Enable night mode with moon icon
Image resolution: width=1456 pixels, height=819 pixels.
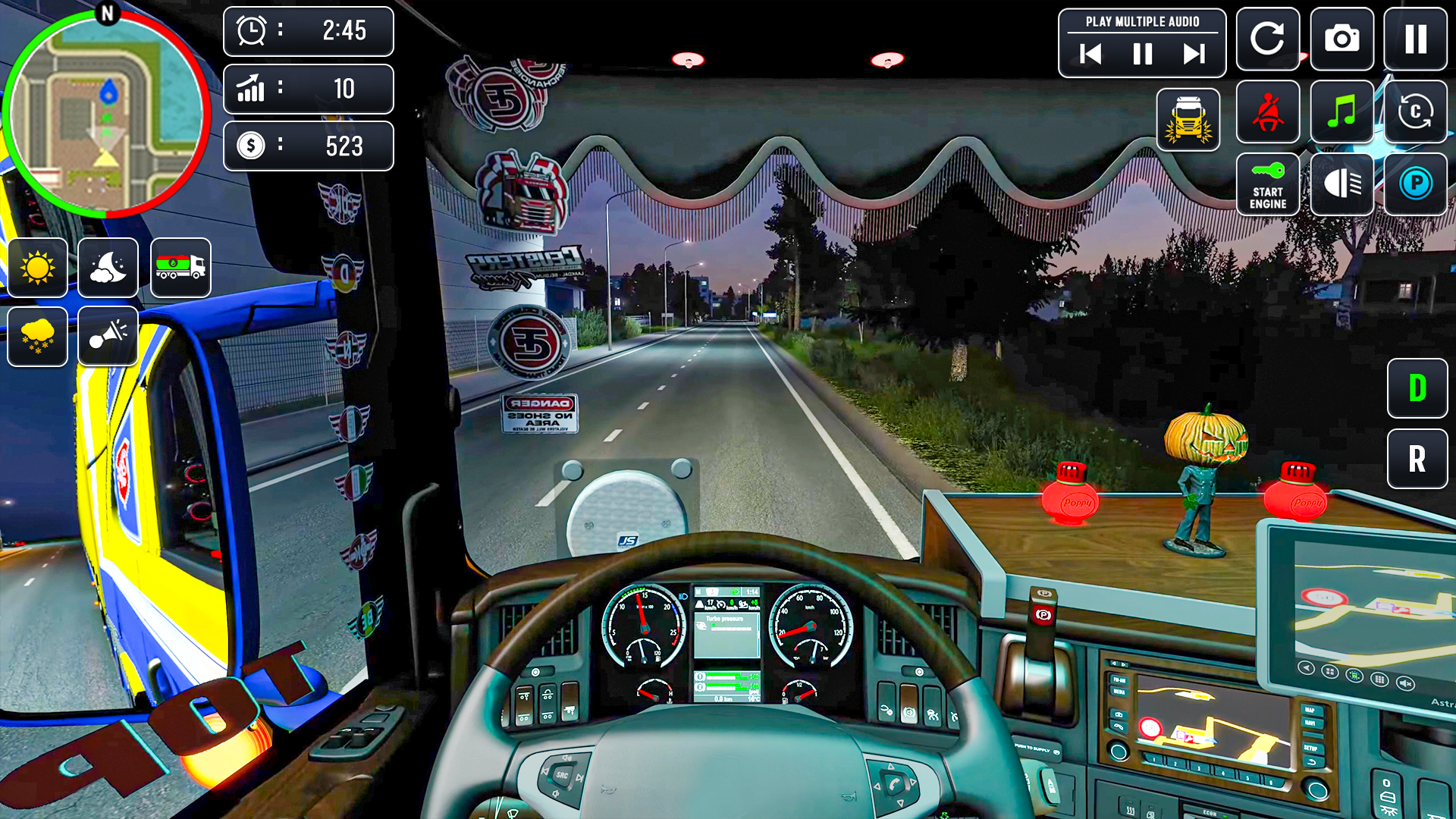point(107,267)
